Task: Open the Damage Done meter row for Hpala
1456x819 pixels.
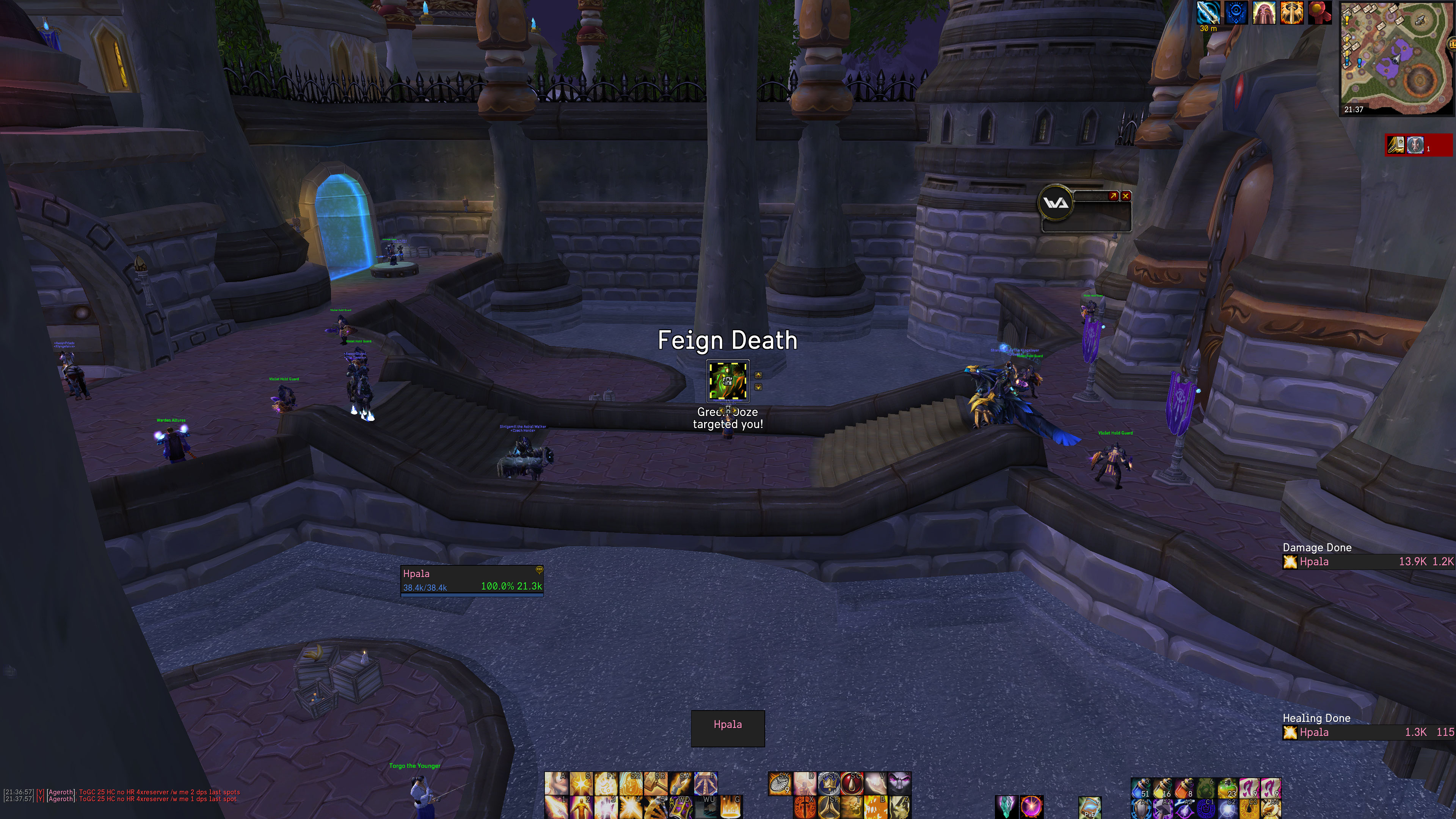Action: coord(1368,562)
